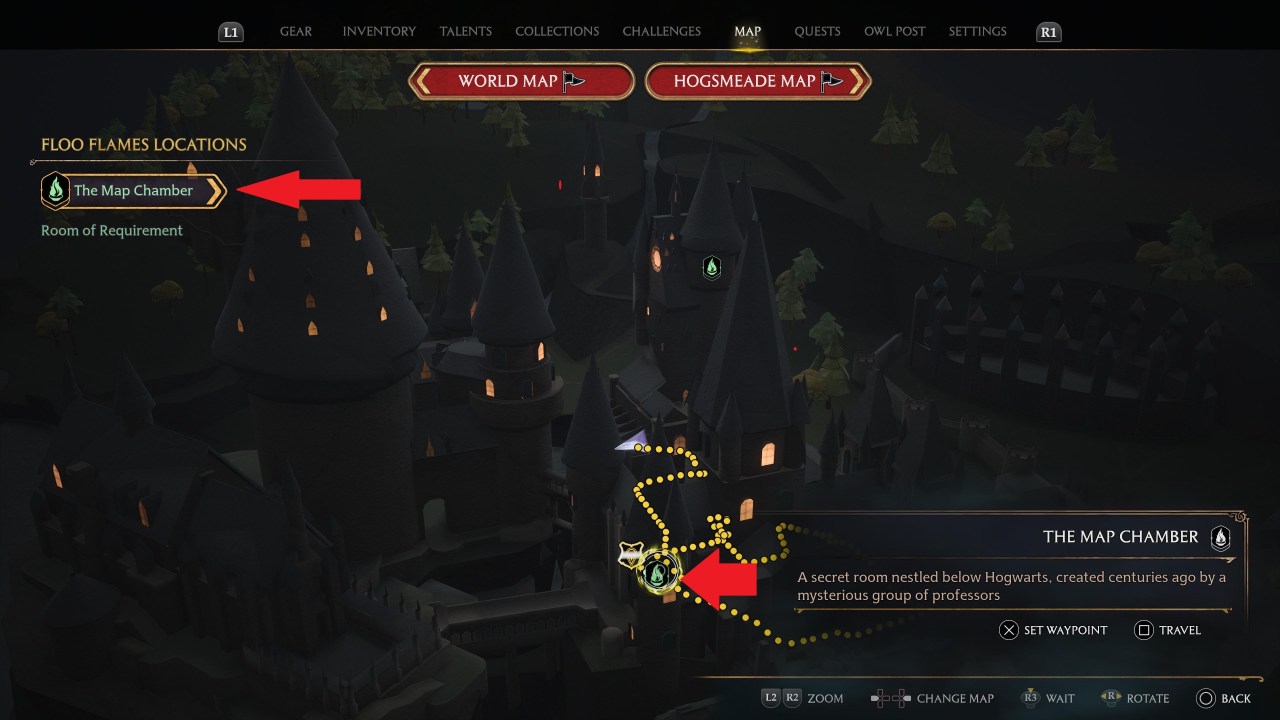Click the floo flame icon on the tower
This screenshot has width=1280, height=720.
tap(712, 268)
